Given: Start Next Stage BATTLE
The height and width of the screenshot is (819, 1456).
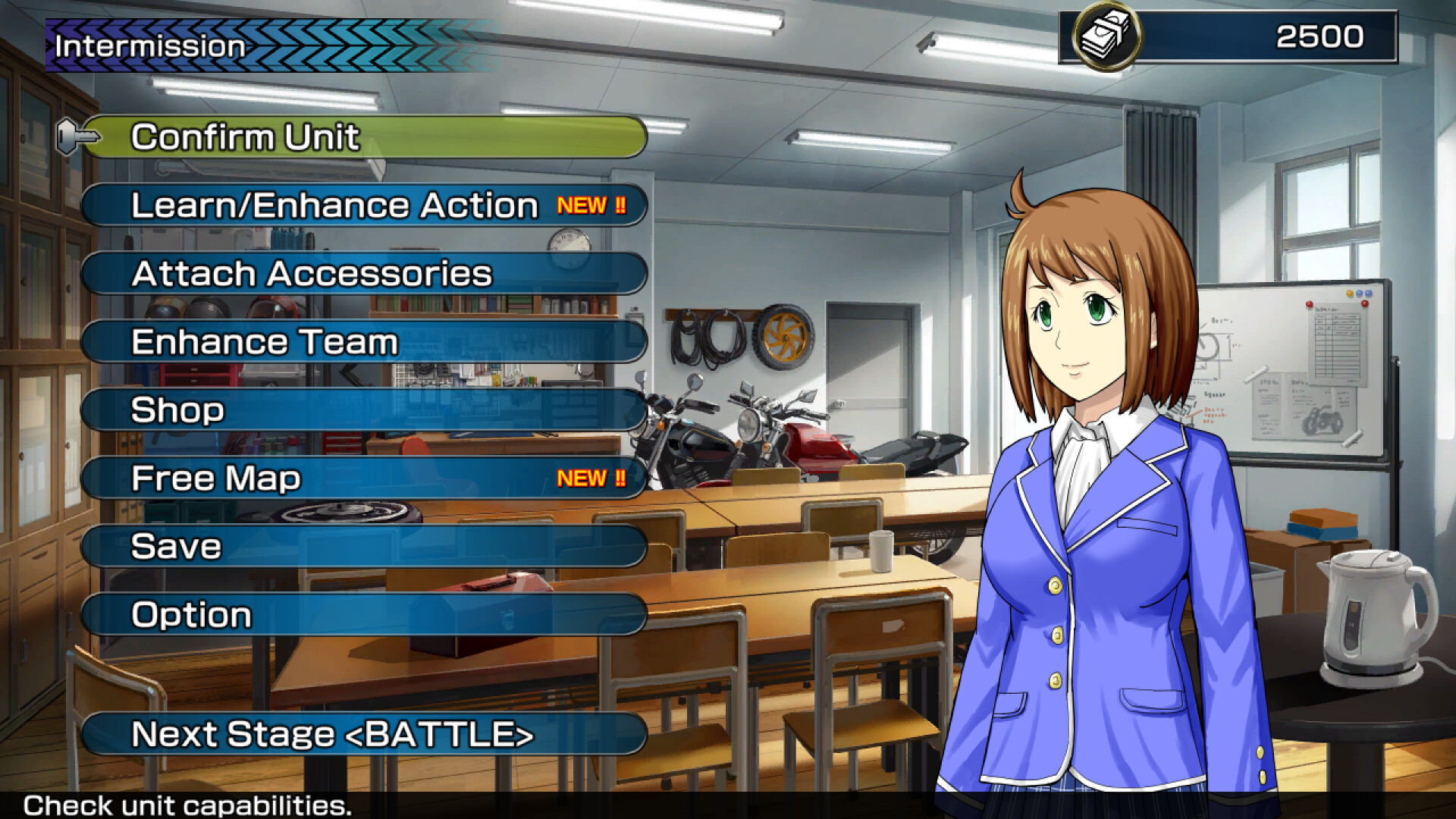Looking at the screenshot, I should (364, 734).
